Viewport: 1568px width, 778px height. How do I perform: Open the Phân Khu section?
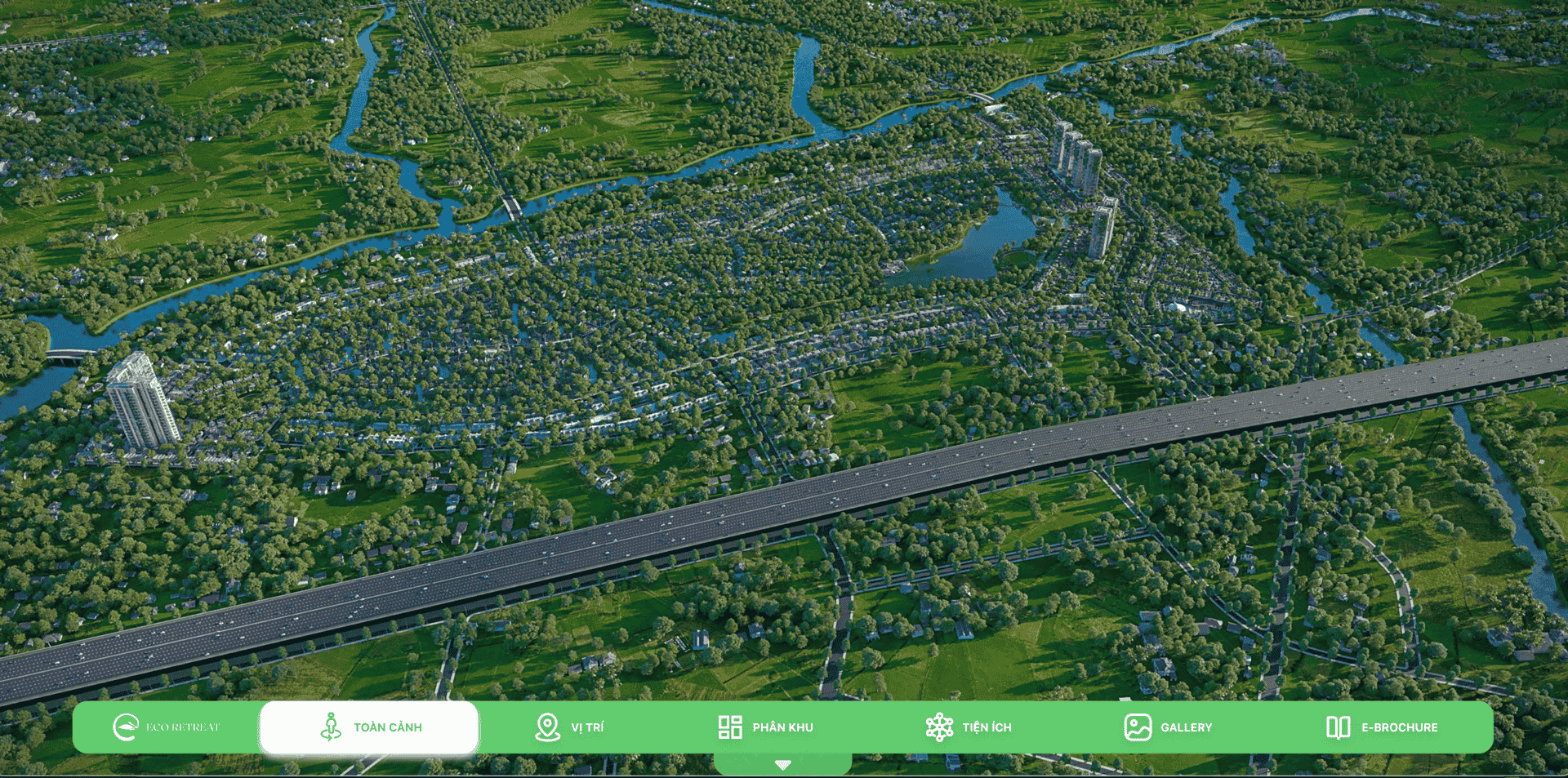point(765,727)
